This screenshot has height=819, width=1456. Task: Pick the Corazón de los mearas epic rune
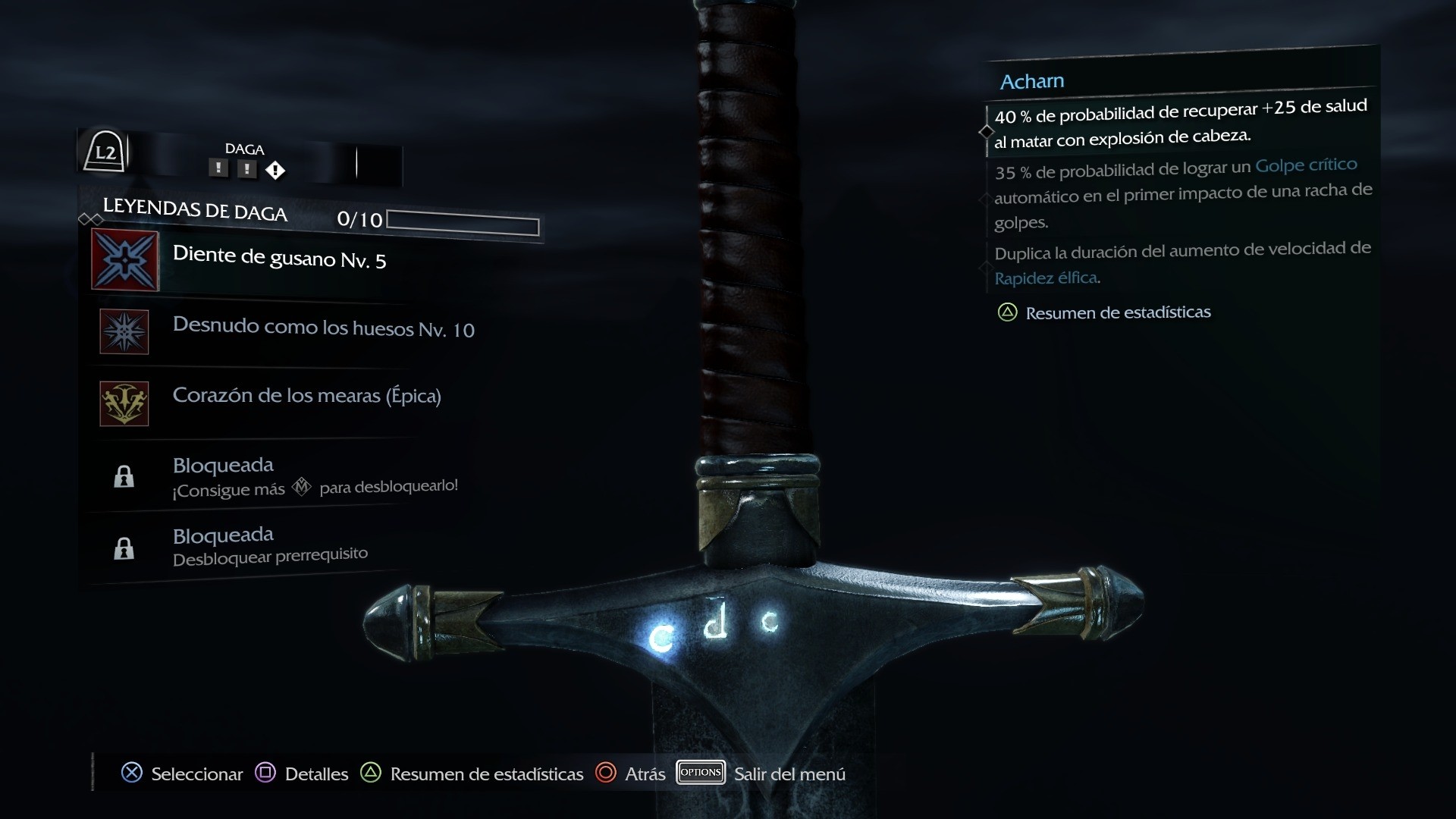306,396
